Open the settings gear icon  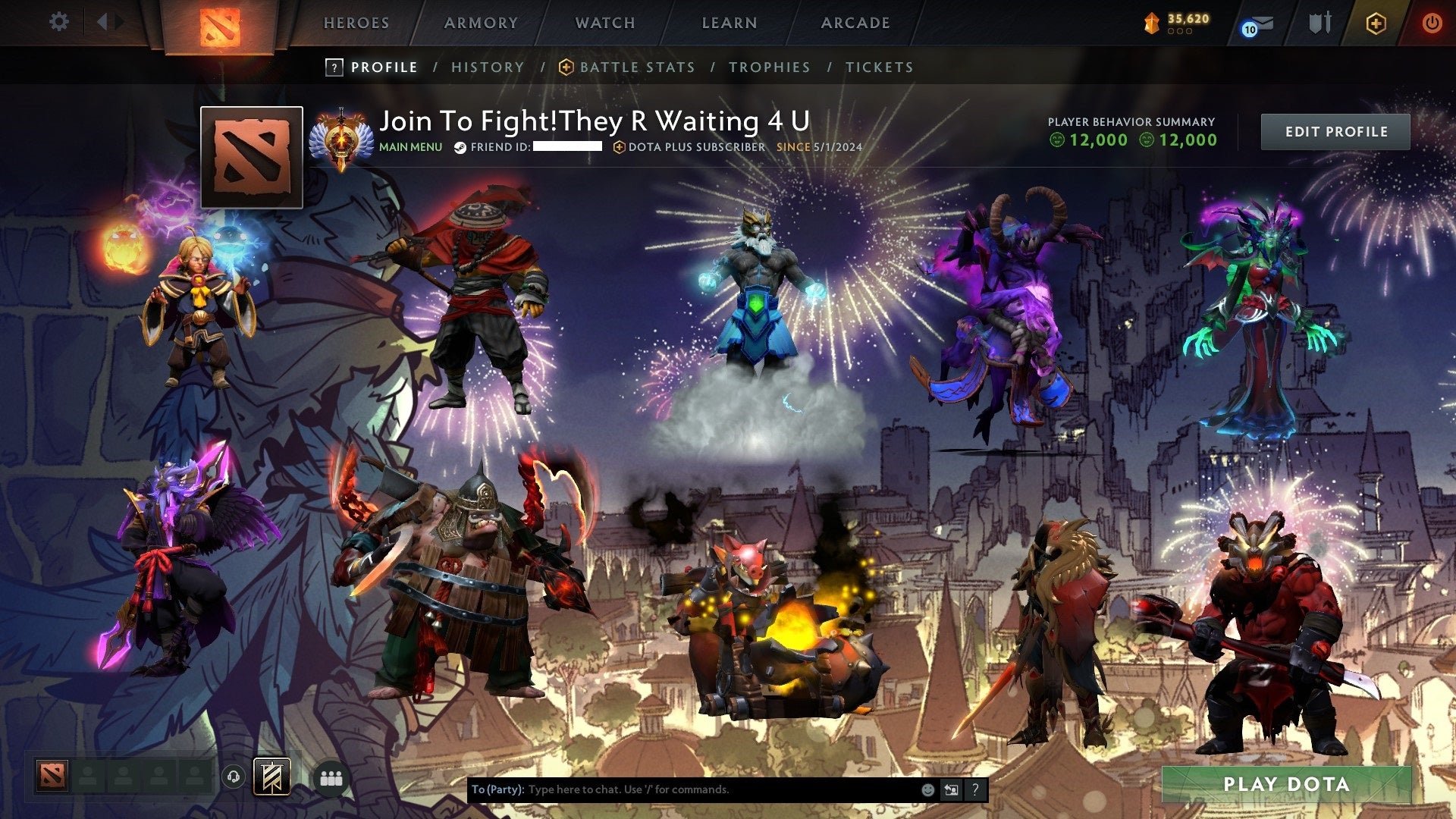coord(58,21)
